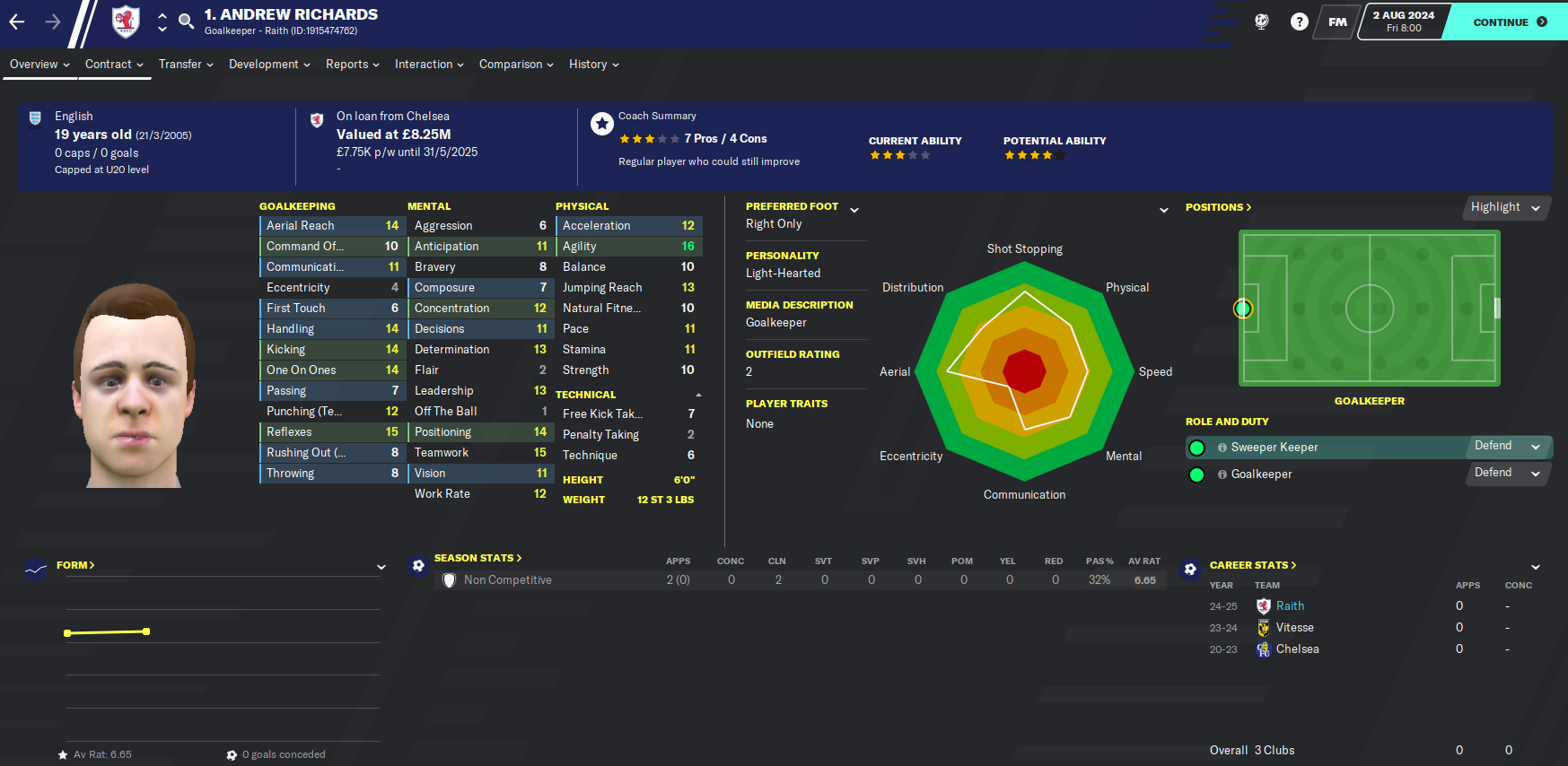Go back to previous screen
The image size is (1568, 766).
point(17,22)
